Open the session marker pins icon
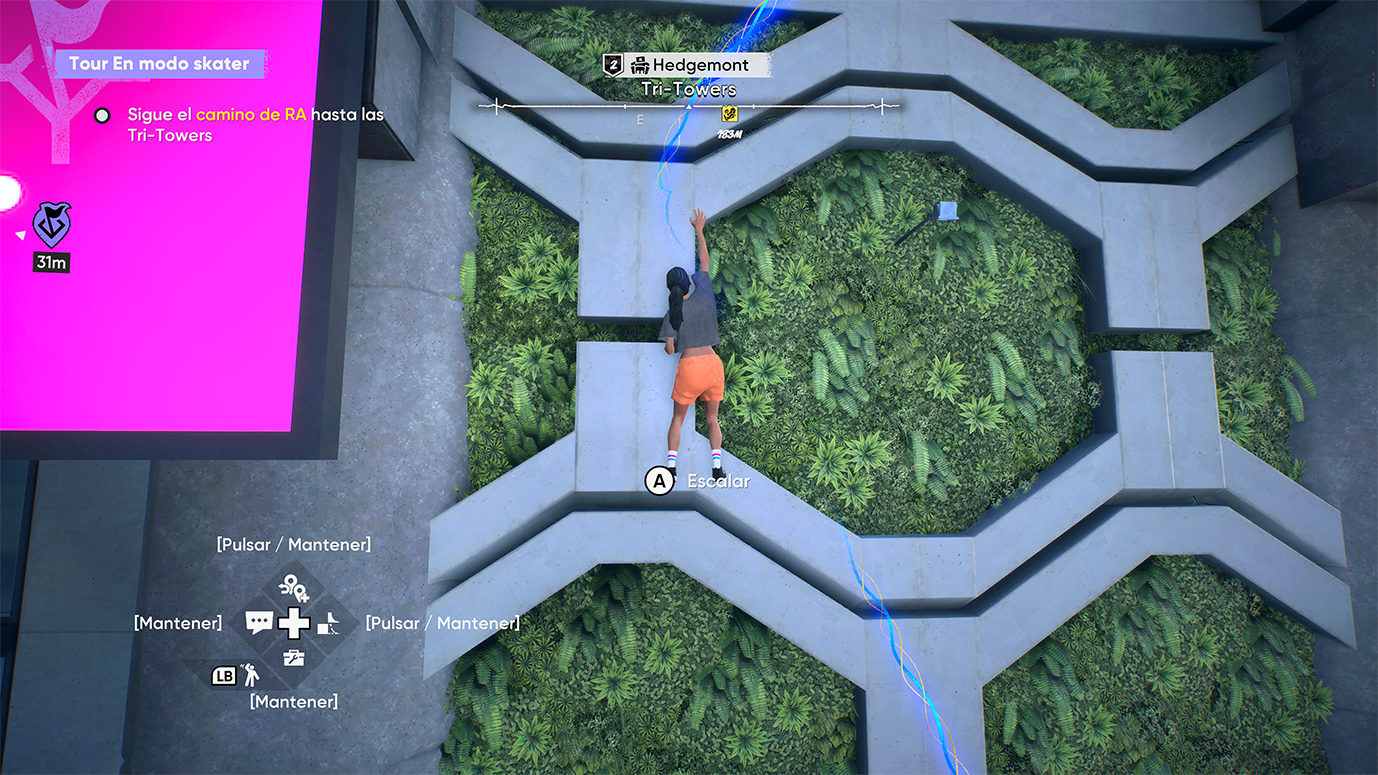Image resolution: width=1378 pixels, height=775 pixels. 294,587
